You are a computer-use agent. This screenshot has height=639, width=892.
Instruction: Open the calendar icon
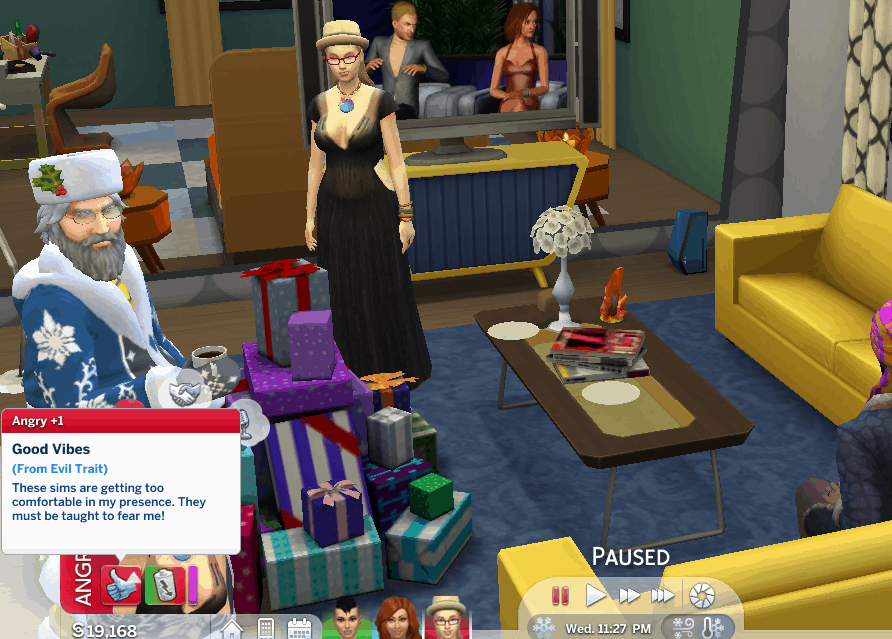tap(299, 630)
